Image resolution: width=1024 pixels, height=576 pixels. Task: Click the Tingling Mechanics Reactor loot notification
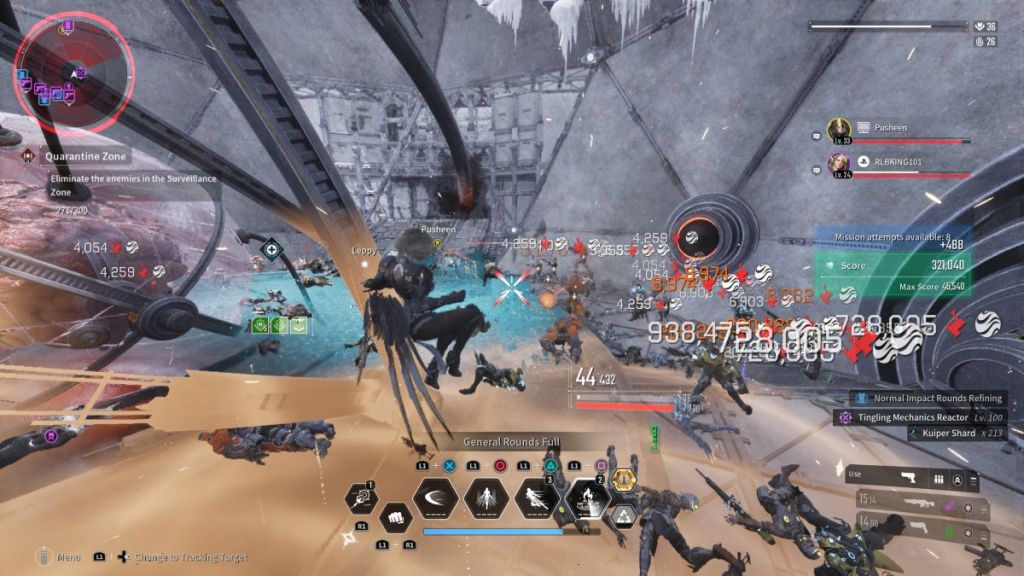pyautogui.click(x=920, y=416)
